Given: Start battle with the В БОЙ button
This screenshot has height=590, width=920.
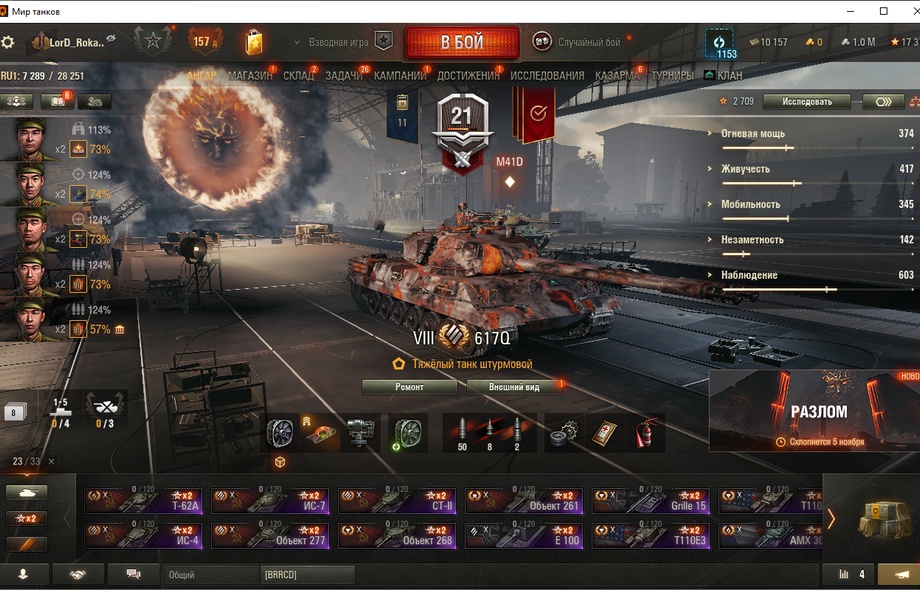Looking at the screenshot, I should pos(461,43).
